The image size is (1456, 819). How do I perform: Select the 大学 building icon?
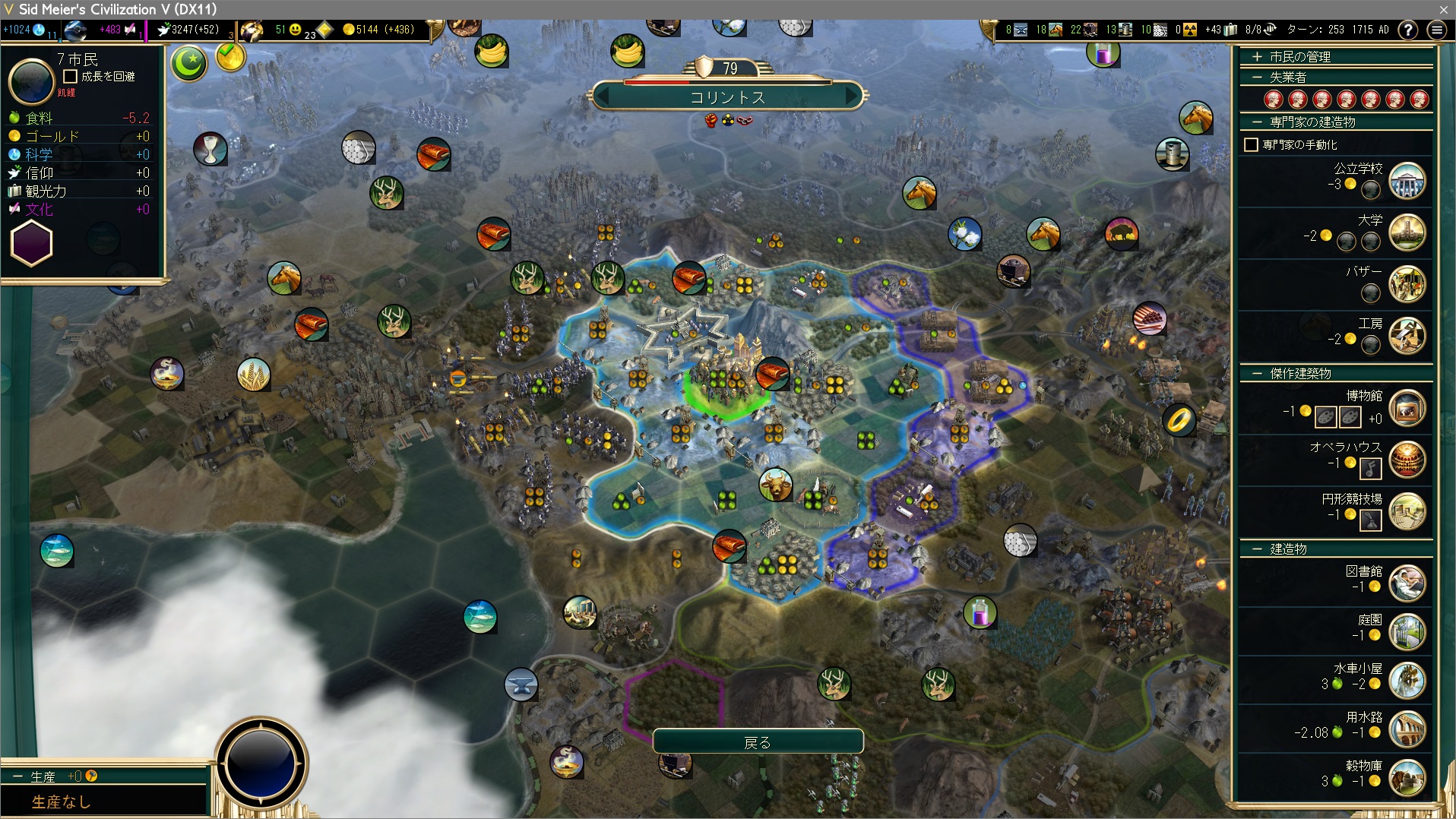coord(1407,233)
